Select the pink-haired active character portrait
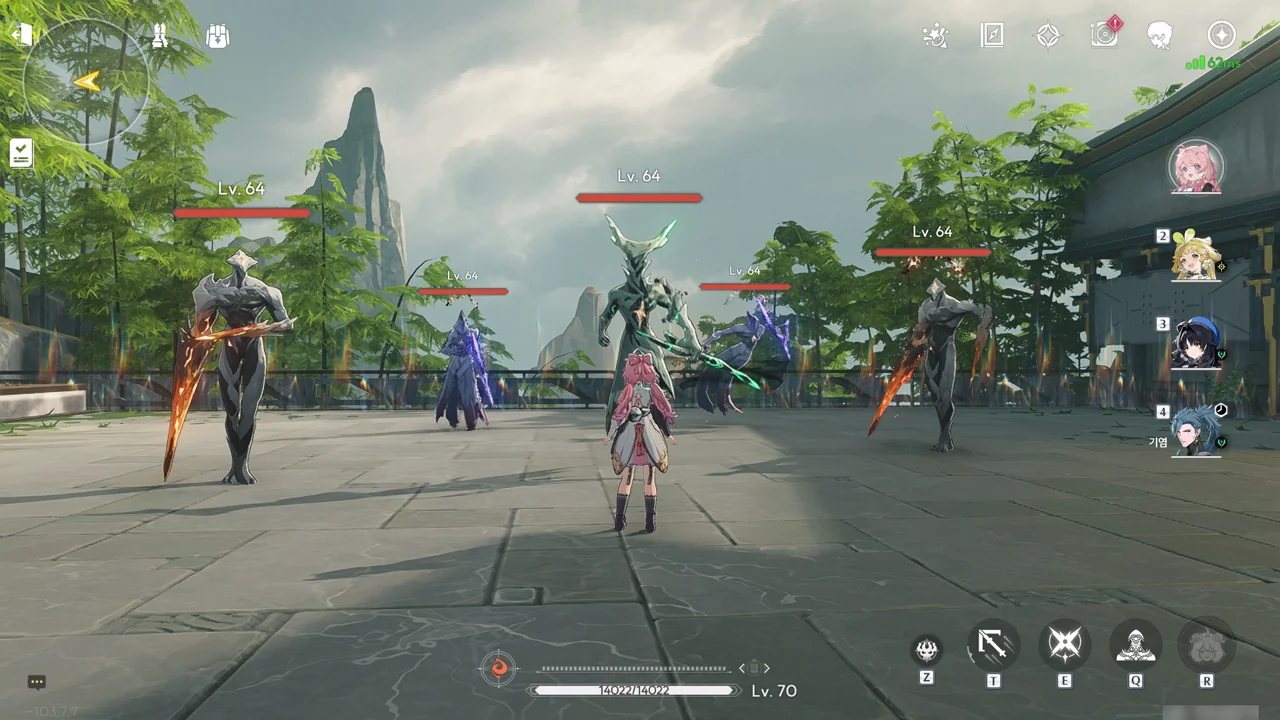1280x720 pixels. 1196,167
